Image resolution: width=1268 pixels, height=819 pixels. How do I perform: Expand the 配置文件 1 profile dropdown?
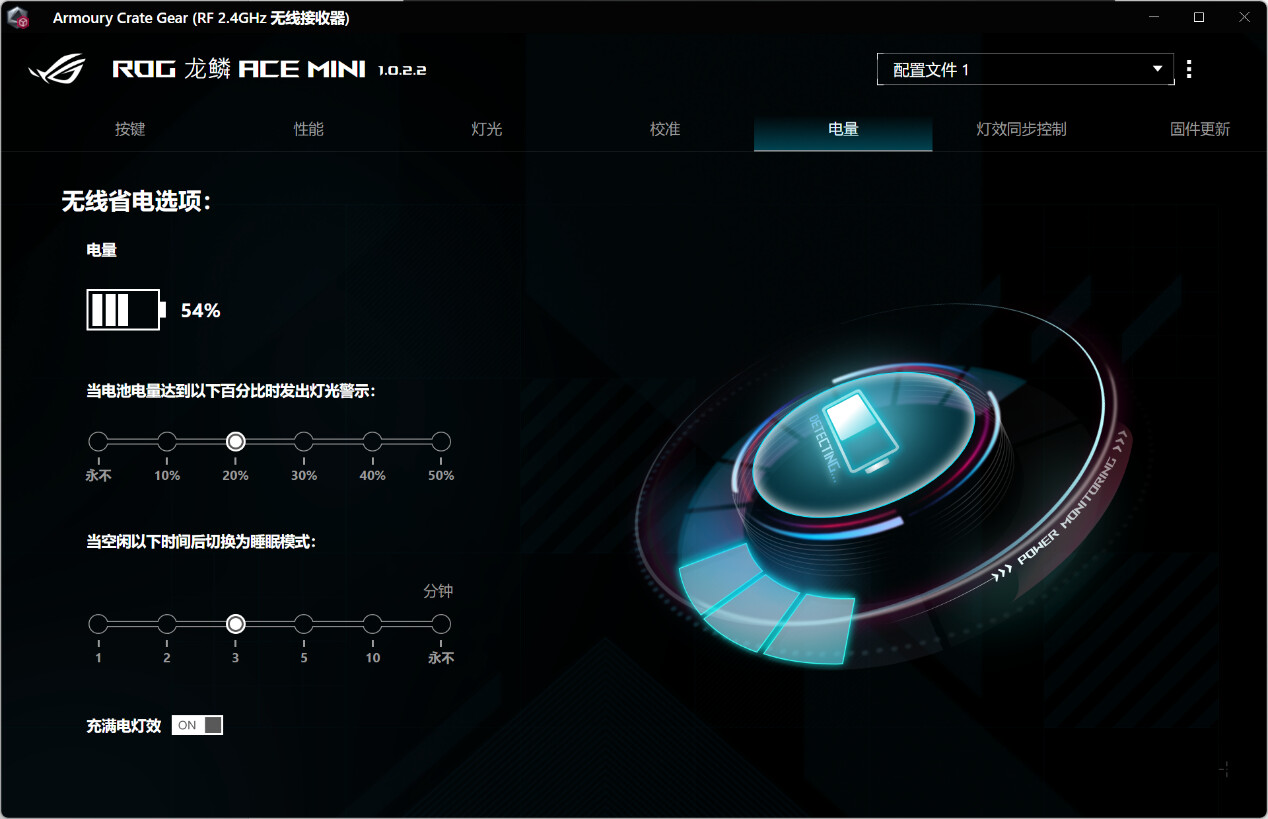[x=1025, y=70]
